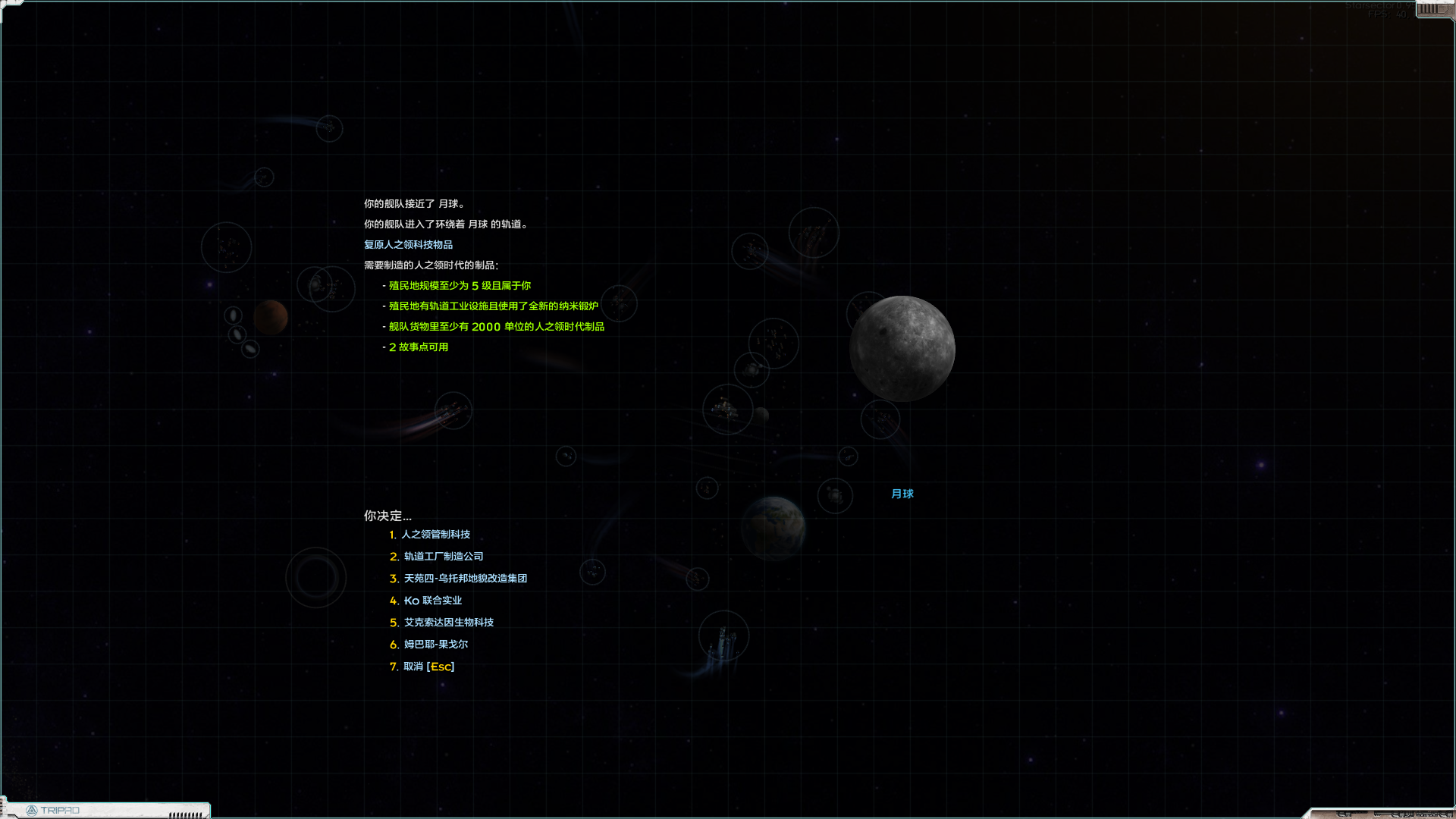Viewport: 1456px width, 819px height.
Task: Choose 艾克索达因生物科技
Action: [448, 622]
